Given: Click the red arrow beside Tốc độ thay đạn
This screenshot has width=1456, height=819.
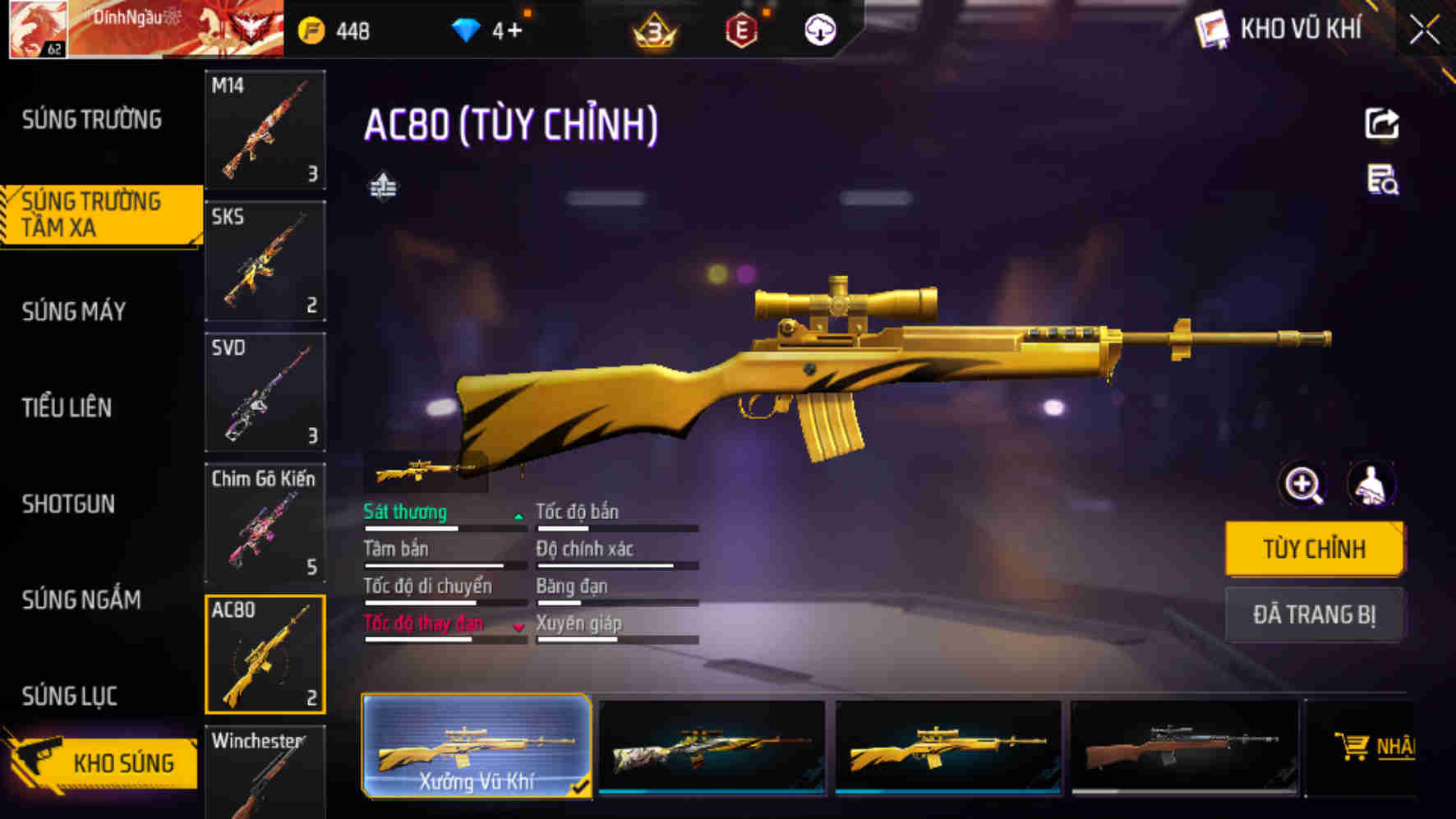Looking at the screenshot, I should tap(518, 628).
